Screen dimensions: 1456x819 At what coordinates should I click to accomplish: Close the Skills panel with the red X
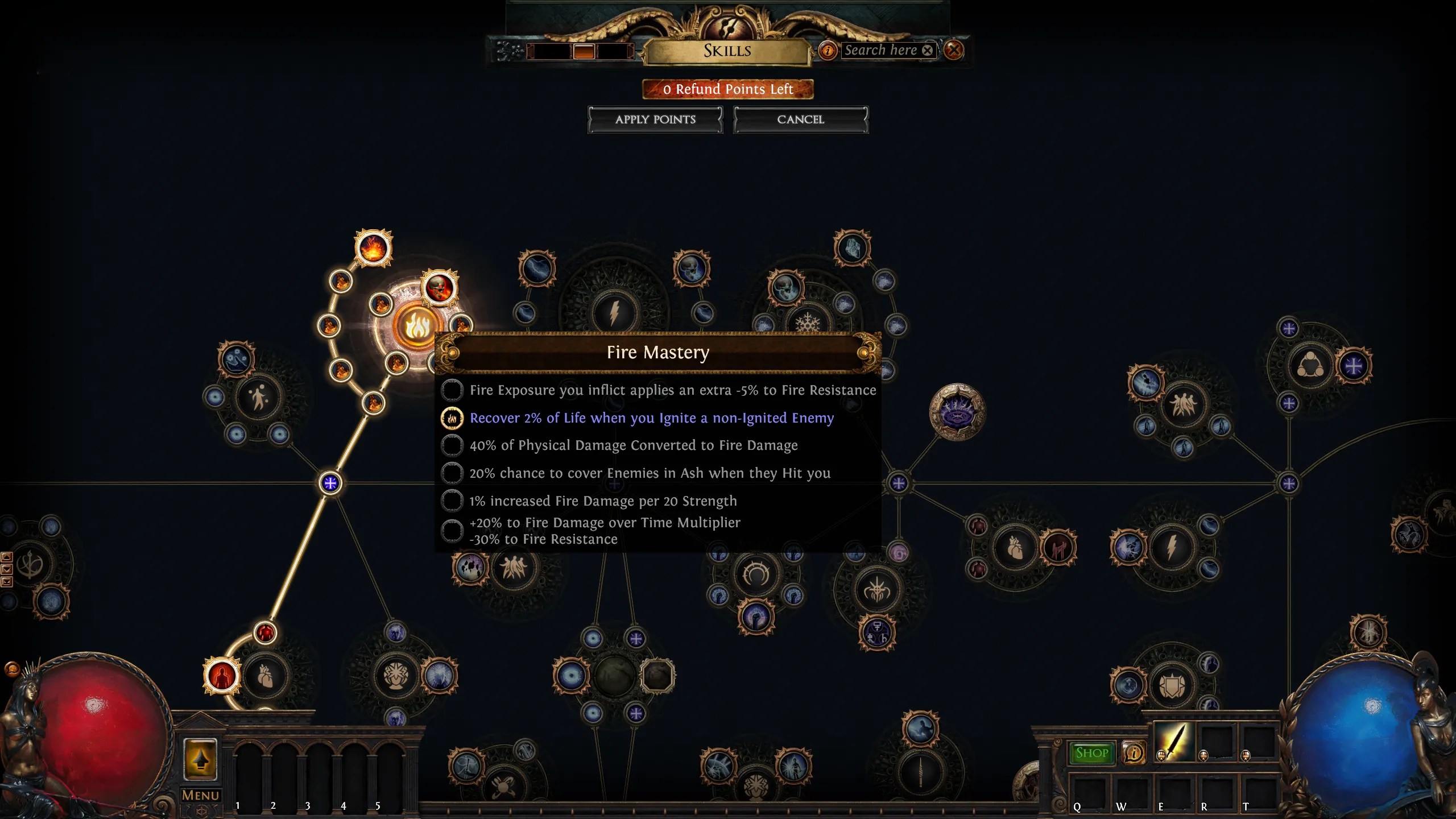(954, 50)
